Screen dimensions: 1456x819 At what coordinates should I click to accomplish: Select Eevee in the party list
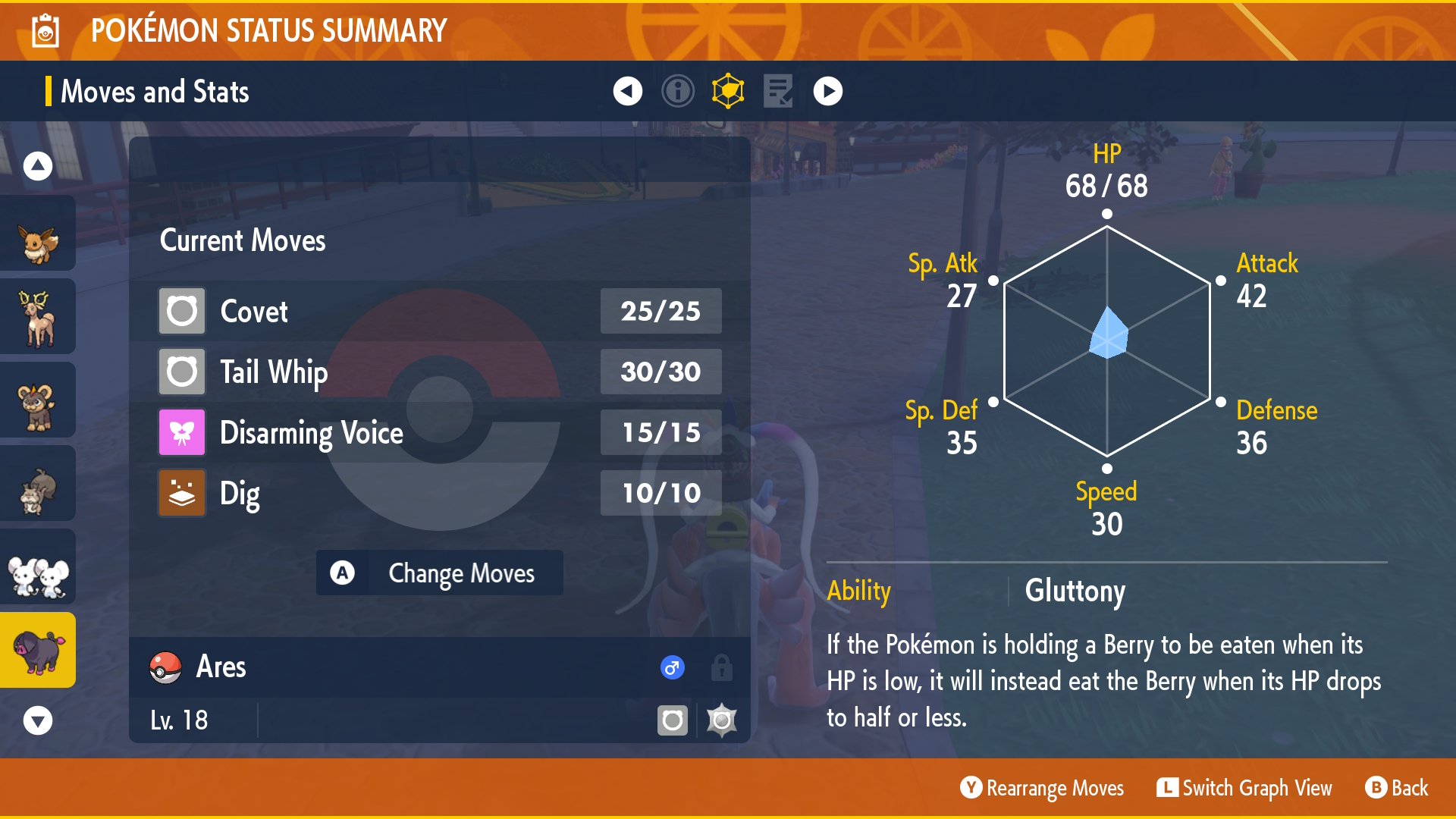38,234
